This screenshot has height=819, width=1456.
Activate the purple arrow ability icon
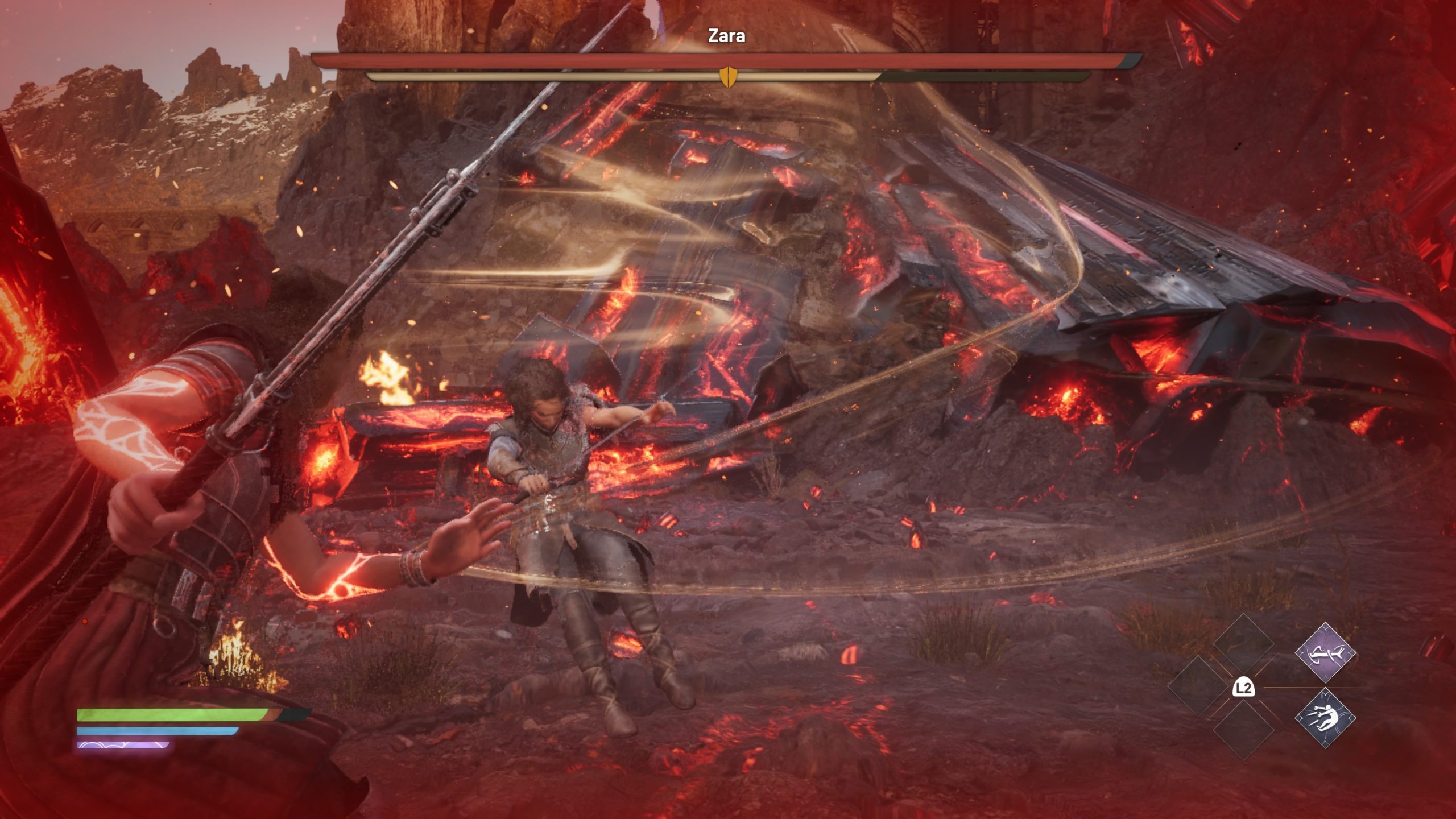click(x=1325, y=652)
